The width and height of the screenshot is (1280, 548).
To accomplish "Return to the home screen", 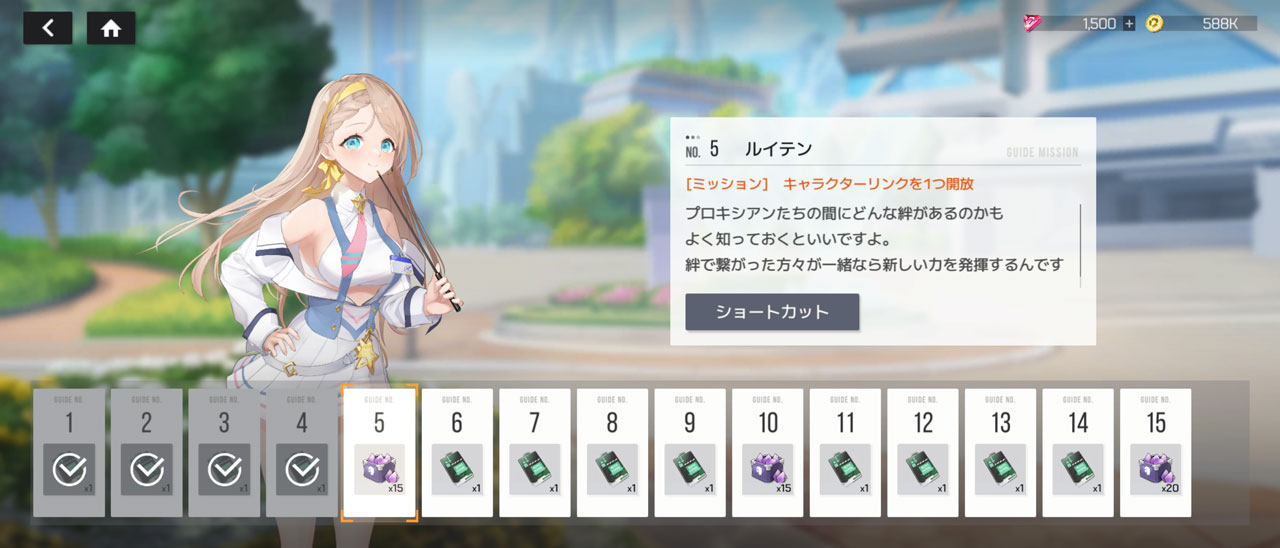I will [x=111, y=28].
